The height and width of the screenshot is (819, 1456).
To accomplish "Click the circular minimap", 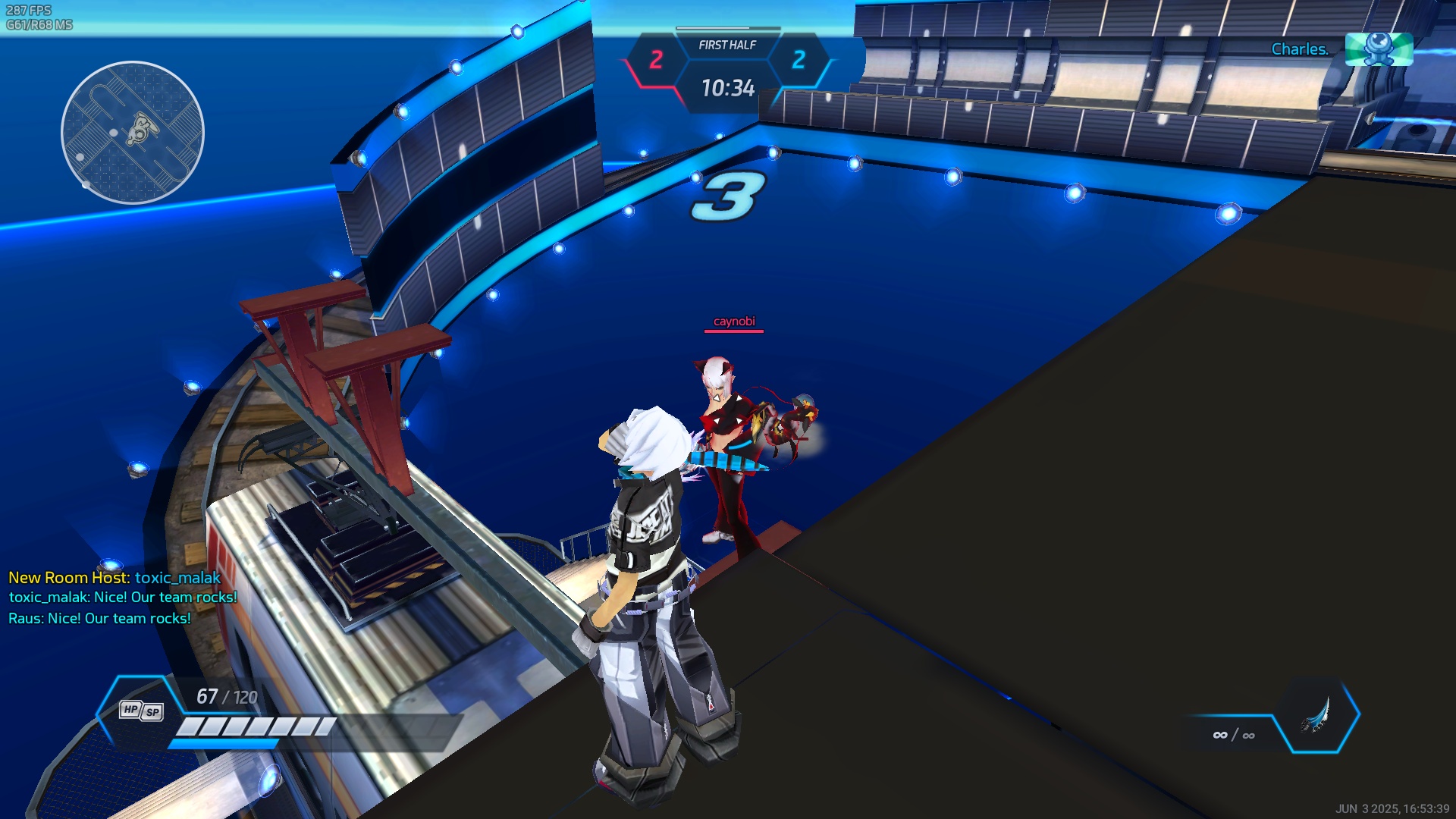I will coord(133,133).
